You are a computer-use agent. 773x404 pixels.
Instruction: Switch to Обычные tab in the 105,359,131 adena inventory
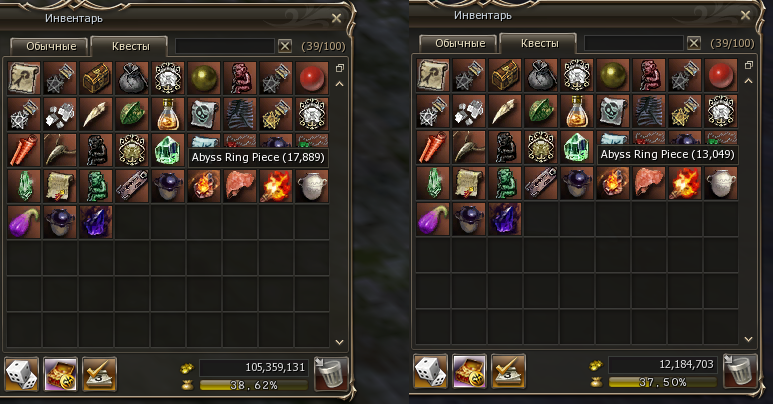[x=47, y=46]
